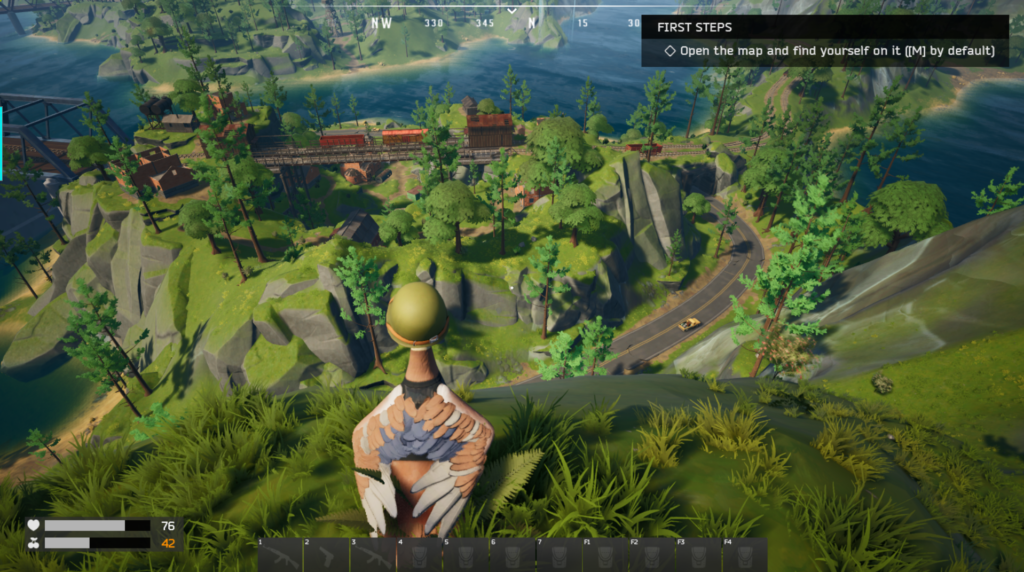Image resolution: width=1024 pixels, height=572 pixels.
Task: Choose the hotbar slot labeled F1
Action: pyautogui.click(x=604, y=555)
